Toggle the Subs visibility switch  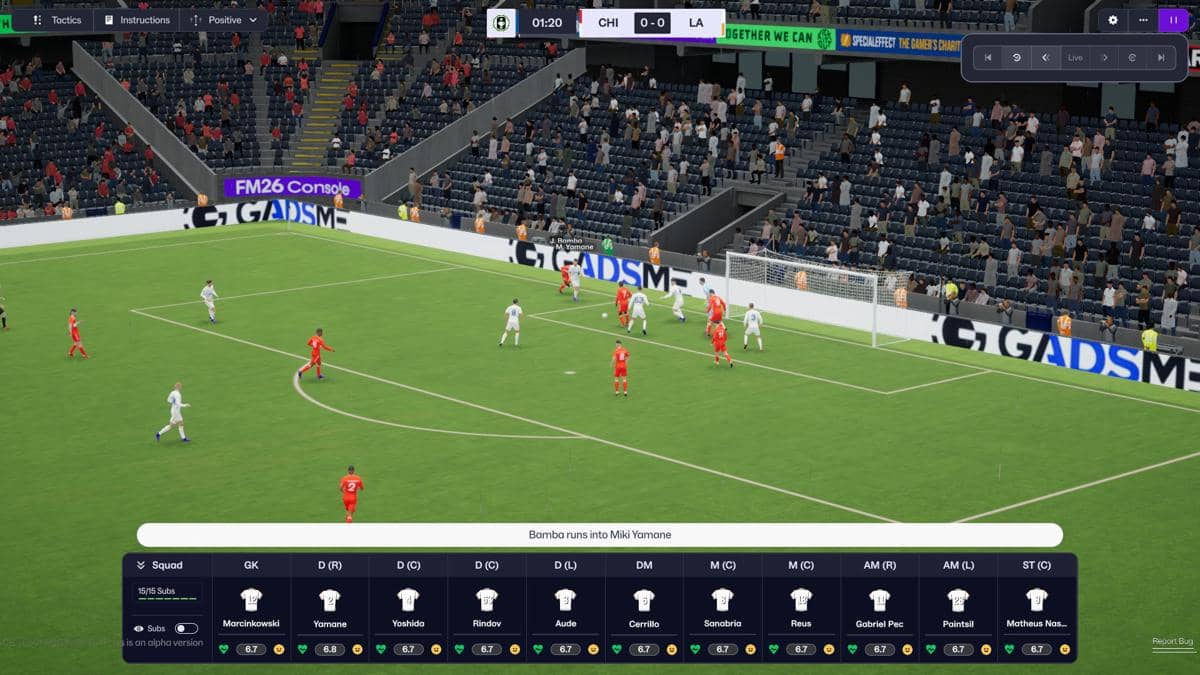coord(186,628)
